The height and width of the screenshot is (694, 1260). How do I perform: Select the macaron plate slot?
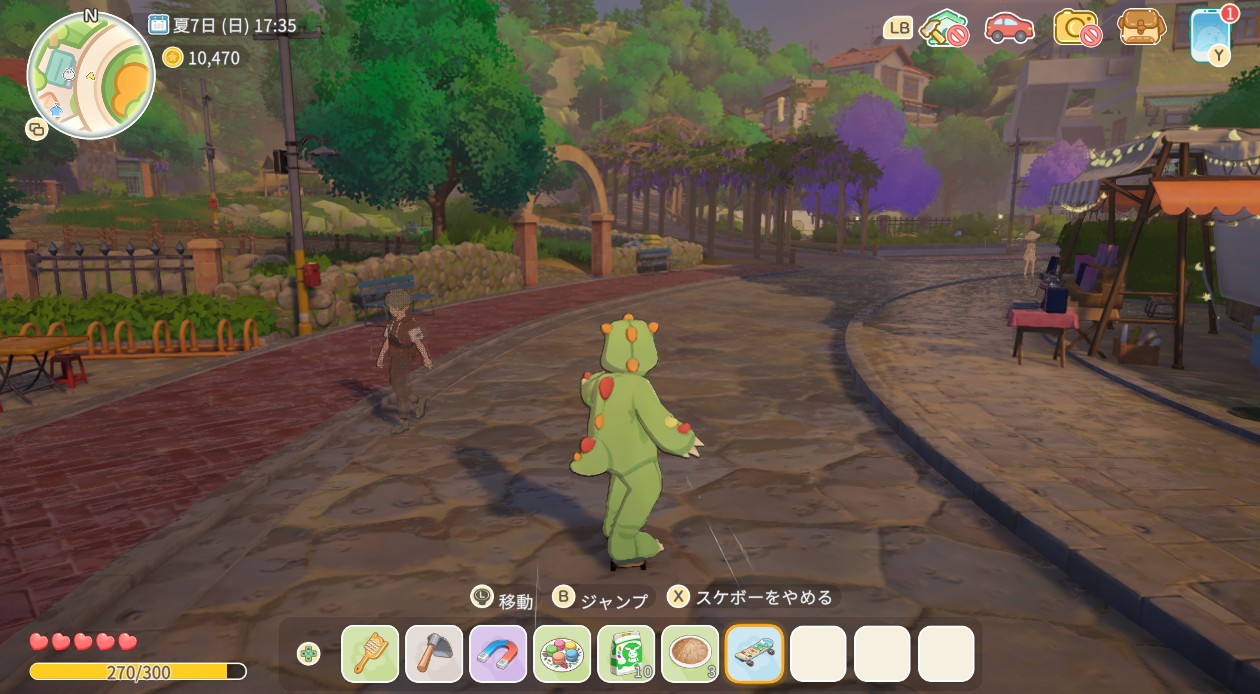click(562, 654)
